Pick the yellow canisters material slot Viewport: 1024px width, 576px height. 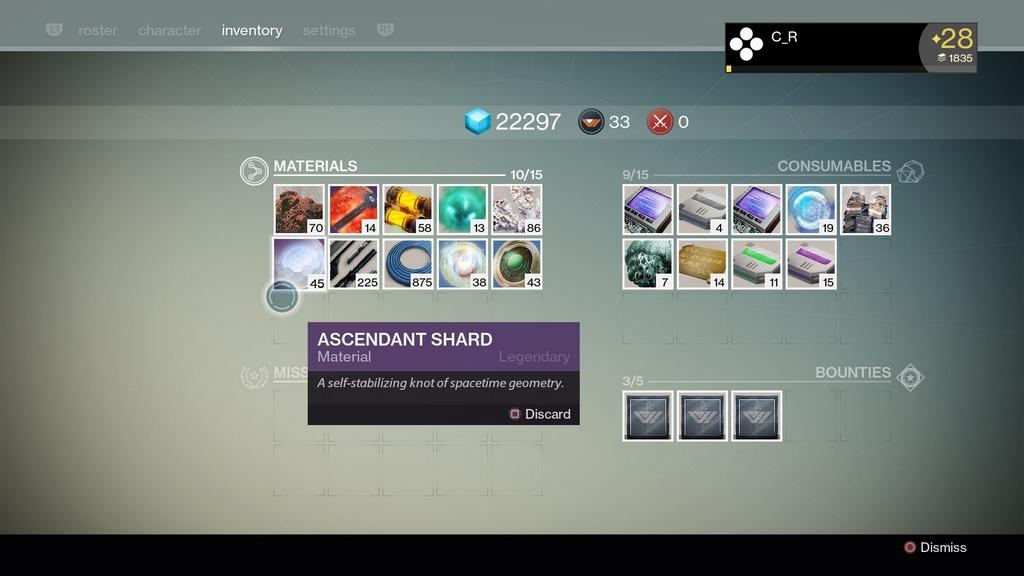(x=408, y=209)
